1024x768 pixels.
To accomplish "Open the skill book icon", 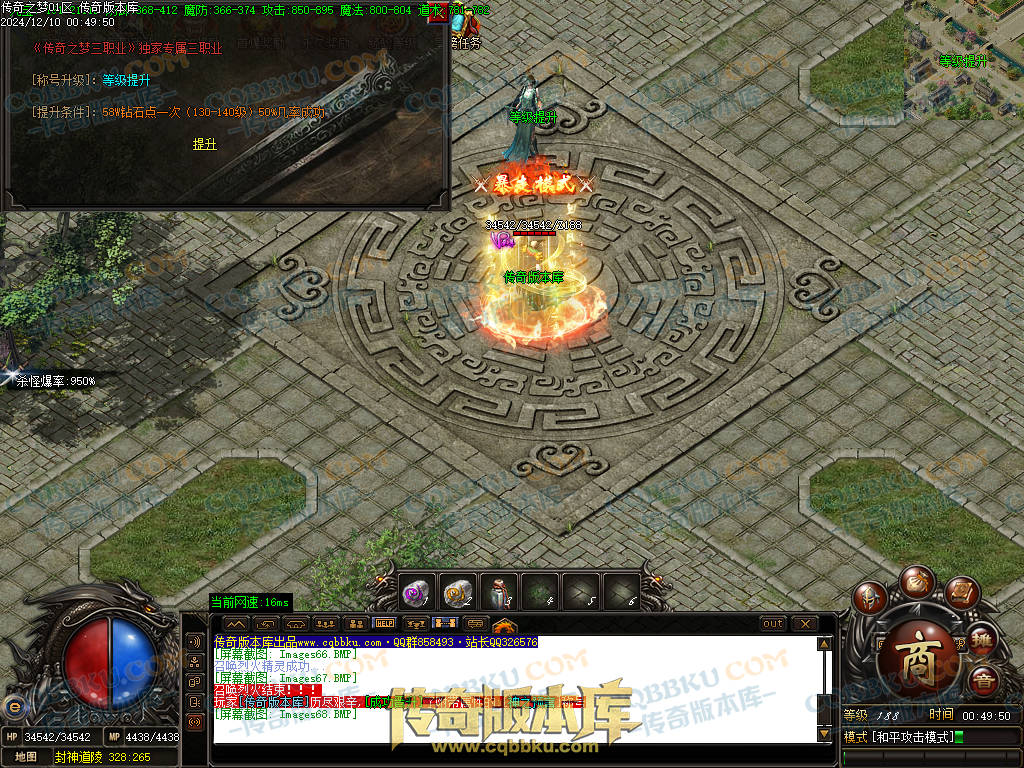I will point(960,592).
